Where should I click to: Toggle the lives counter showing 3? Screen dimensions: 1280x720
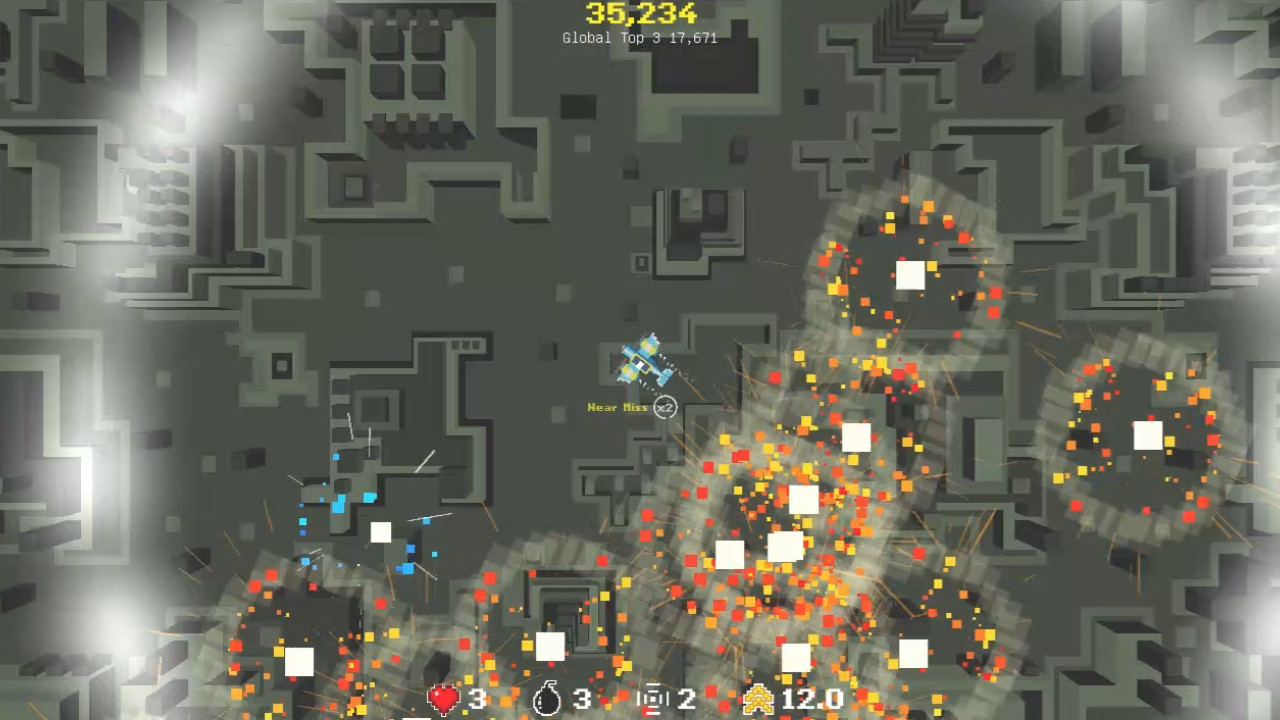click(477, 700)
